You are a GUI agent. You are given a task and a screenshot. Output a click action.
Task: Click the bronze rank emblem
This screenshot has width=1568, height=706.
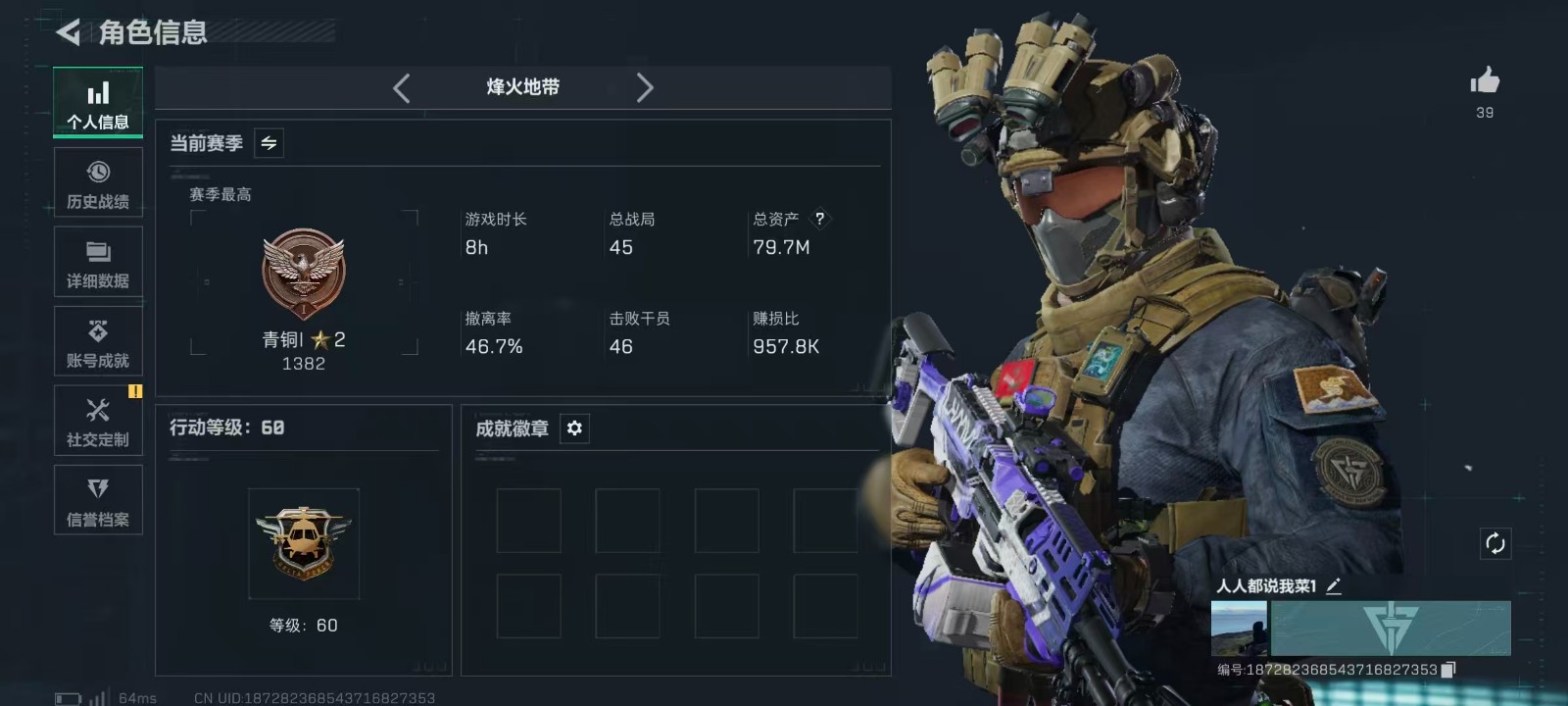pyautogui.click(x=304, y=274)
